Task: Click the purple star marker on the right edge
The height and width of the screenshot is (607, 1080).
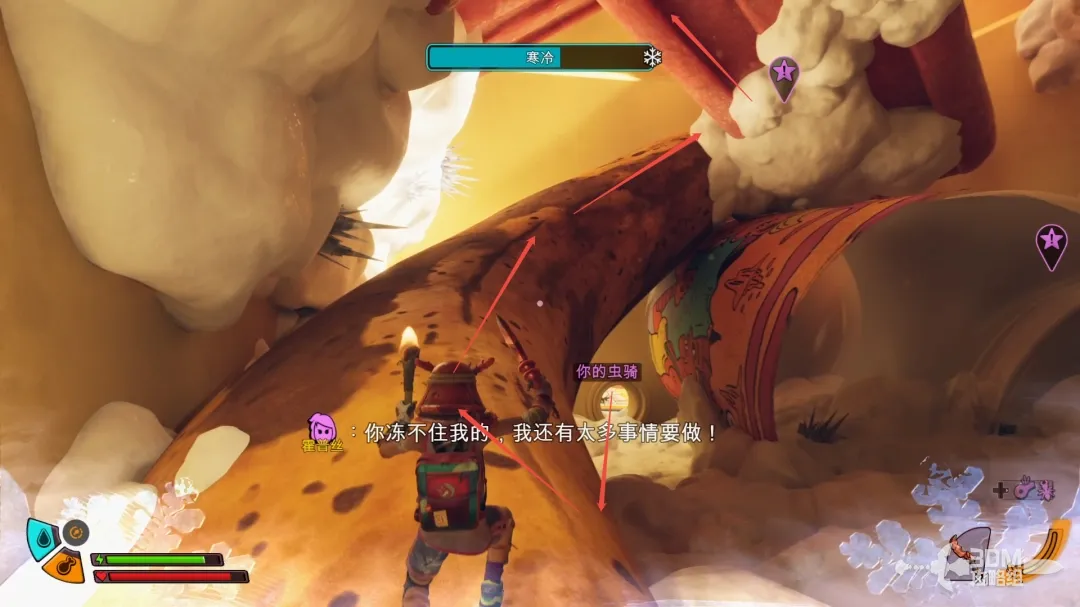Action: (x=1051, y=242)
